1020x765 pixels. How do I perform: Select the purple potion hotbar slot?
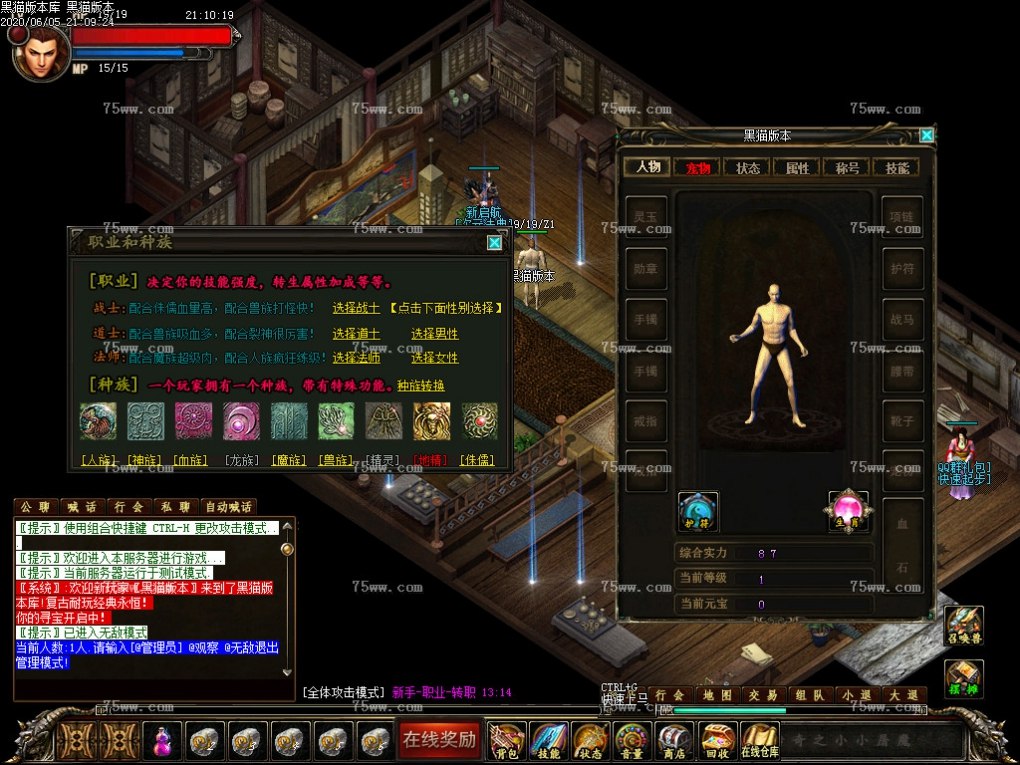tap(162, 741)
